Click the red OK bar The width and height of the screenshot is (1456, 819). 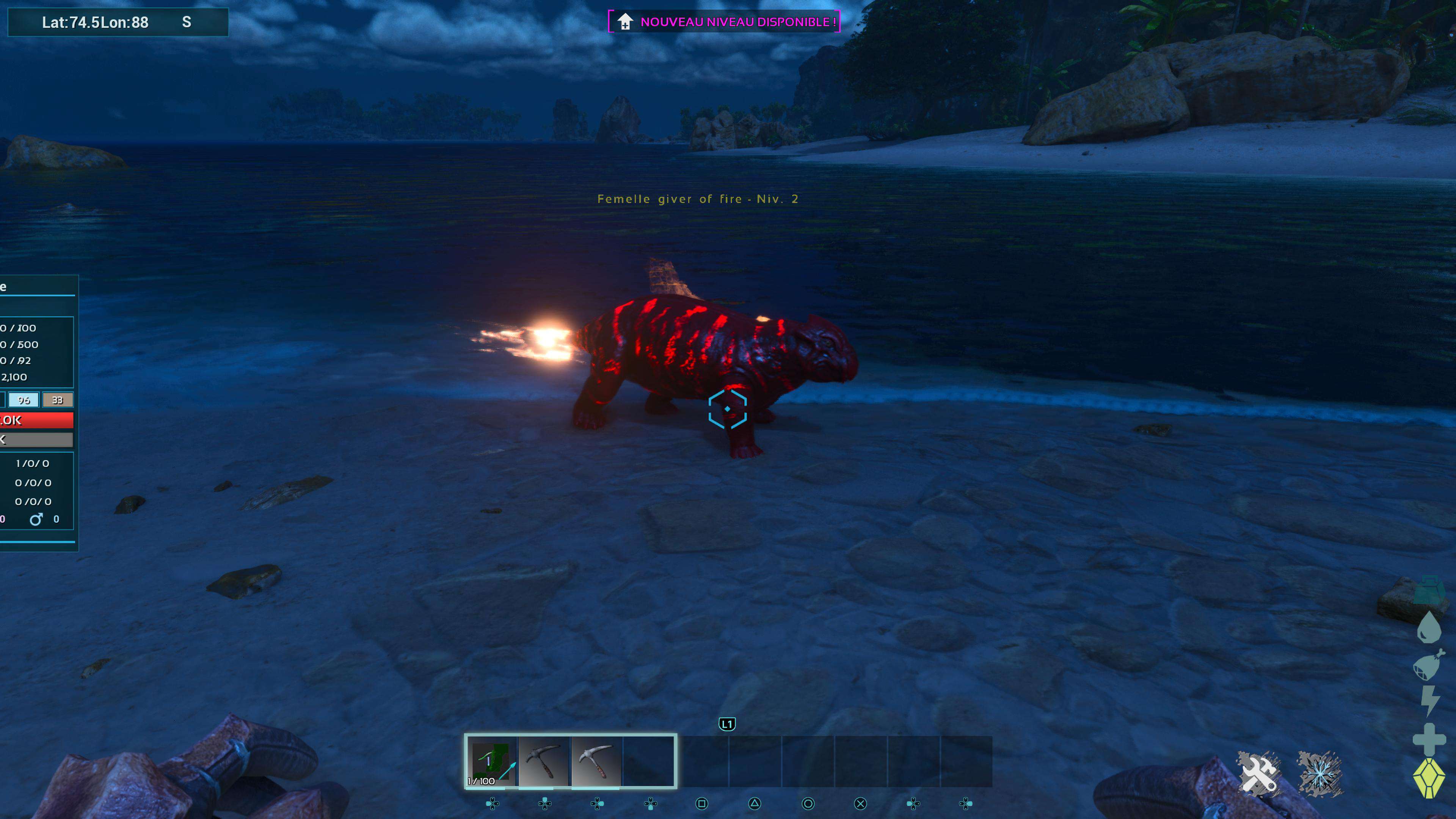coord(36,420)
